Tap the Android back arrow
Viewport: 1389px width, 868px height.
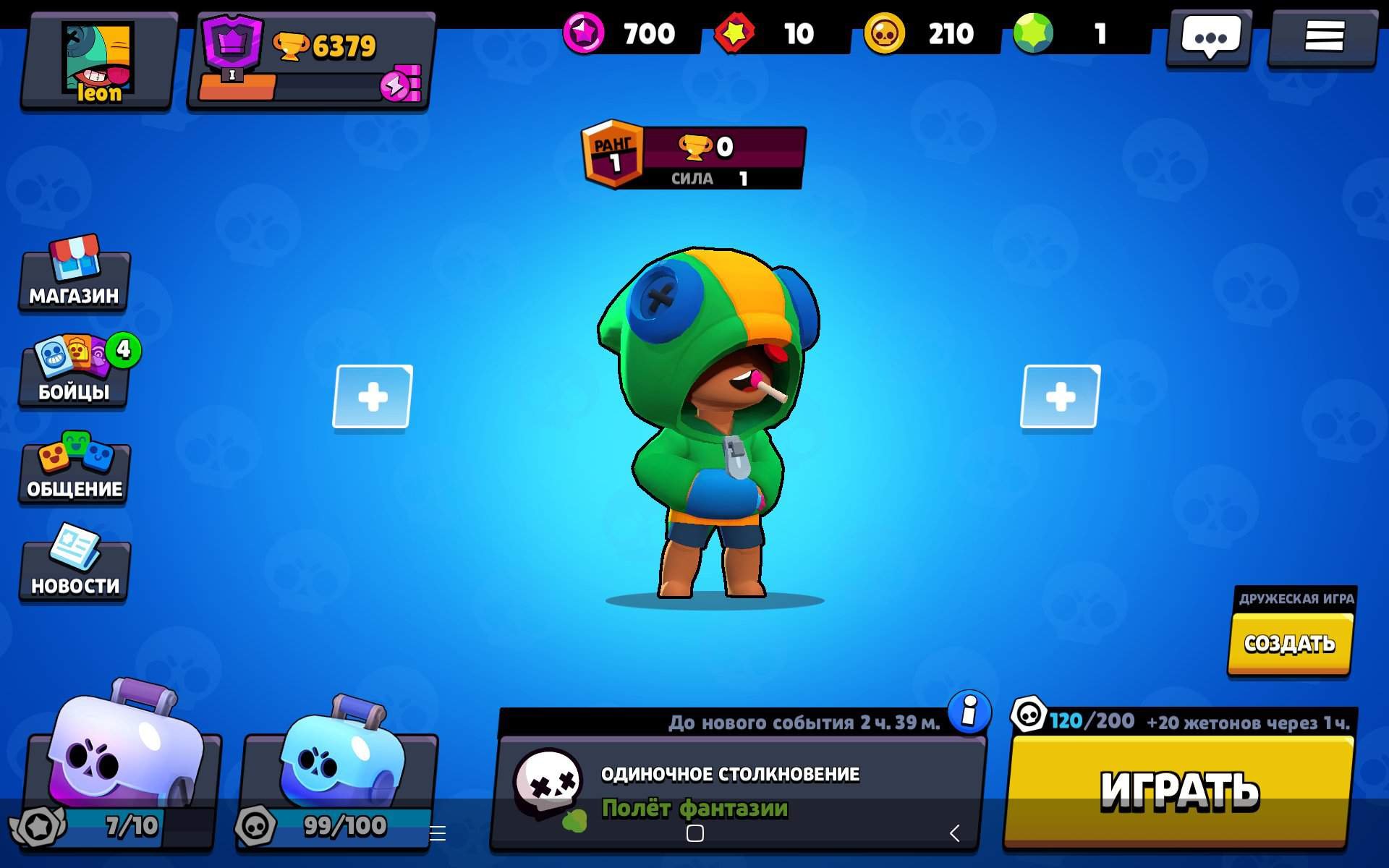pyautogui.click(x=955, y=833)
